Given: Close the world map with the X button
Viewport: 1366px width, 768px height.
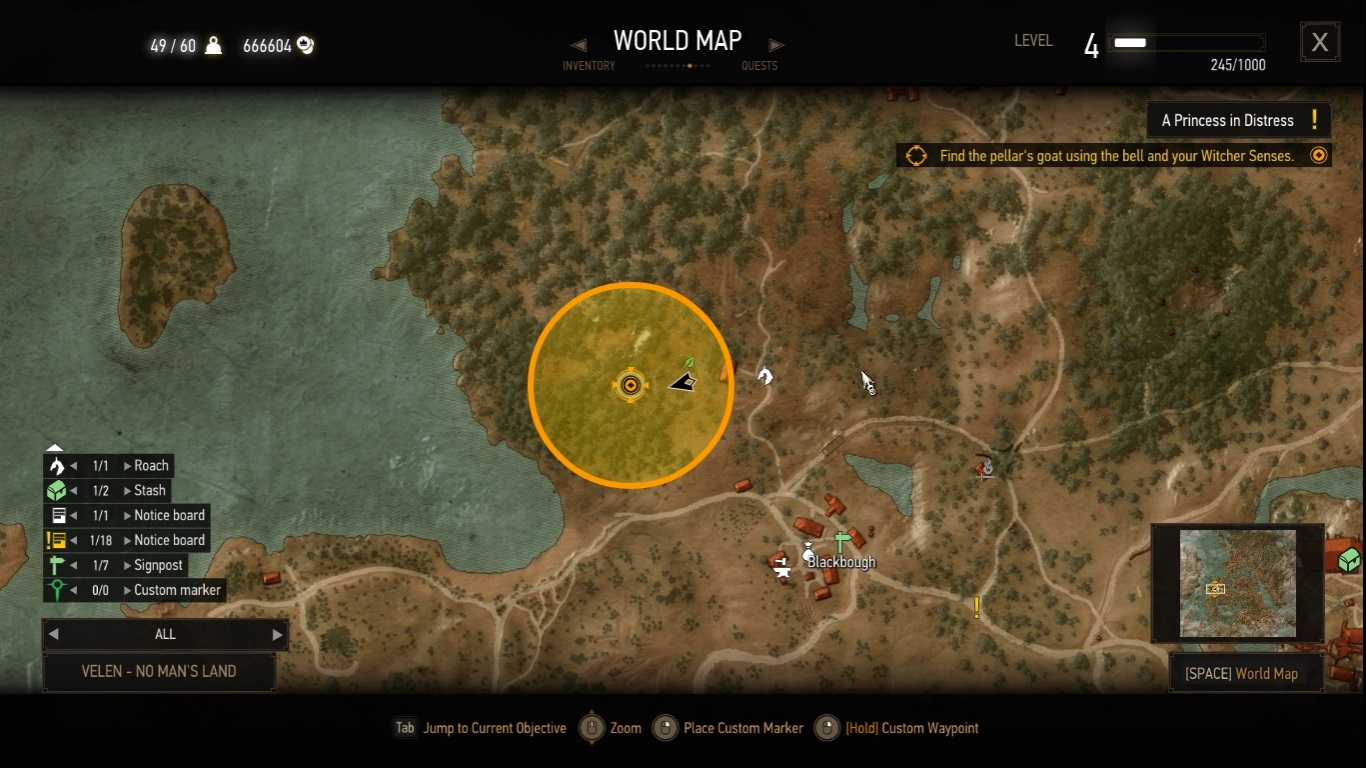Looking at the screenshot, I should tap(1320, 42).
